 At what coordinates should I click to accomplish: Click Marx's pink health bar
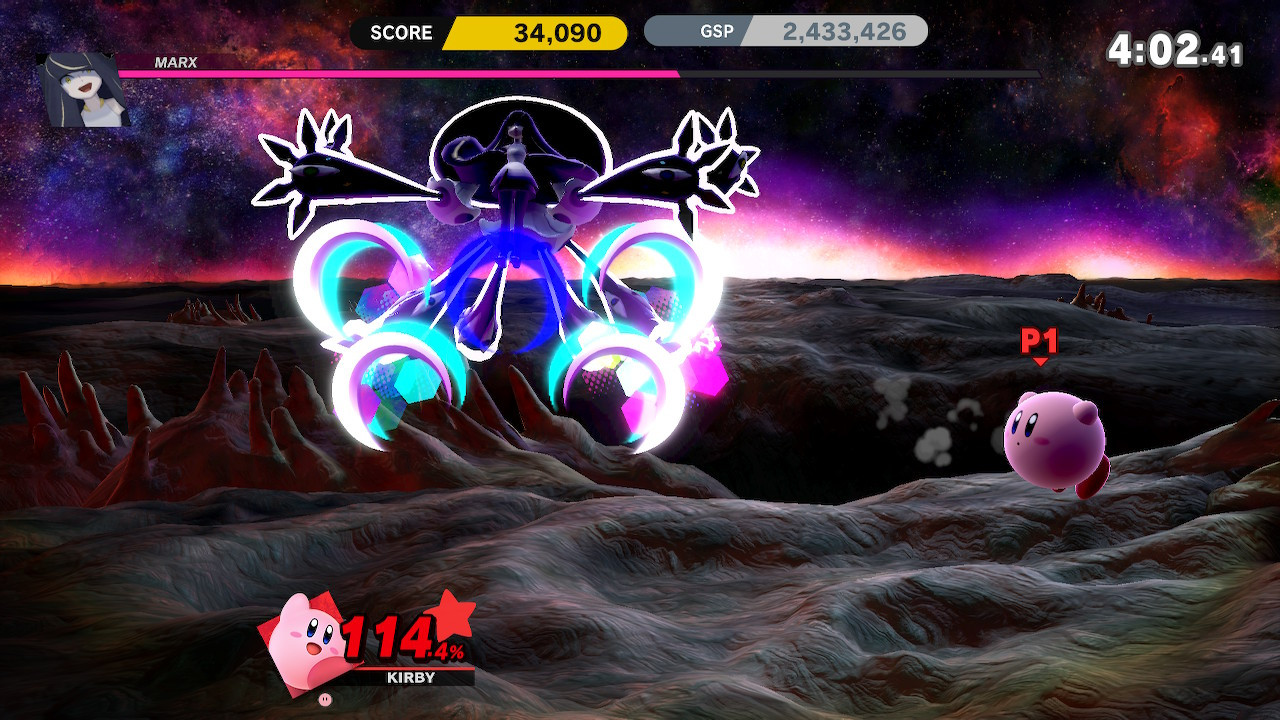pos(400,75)
